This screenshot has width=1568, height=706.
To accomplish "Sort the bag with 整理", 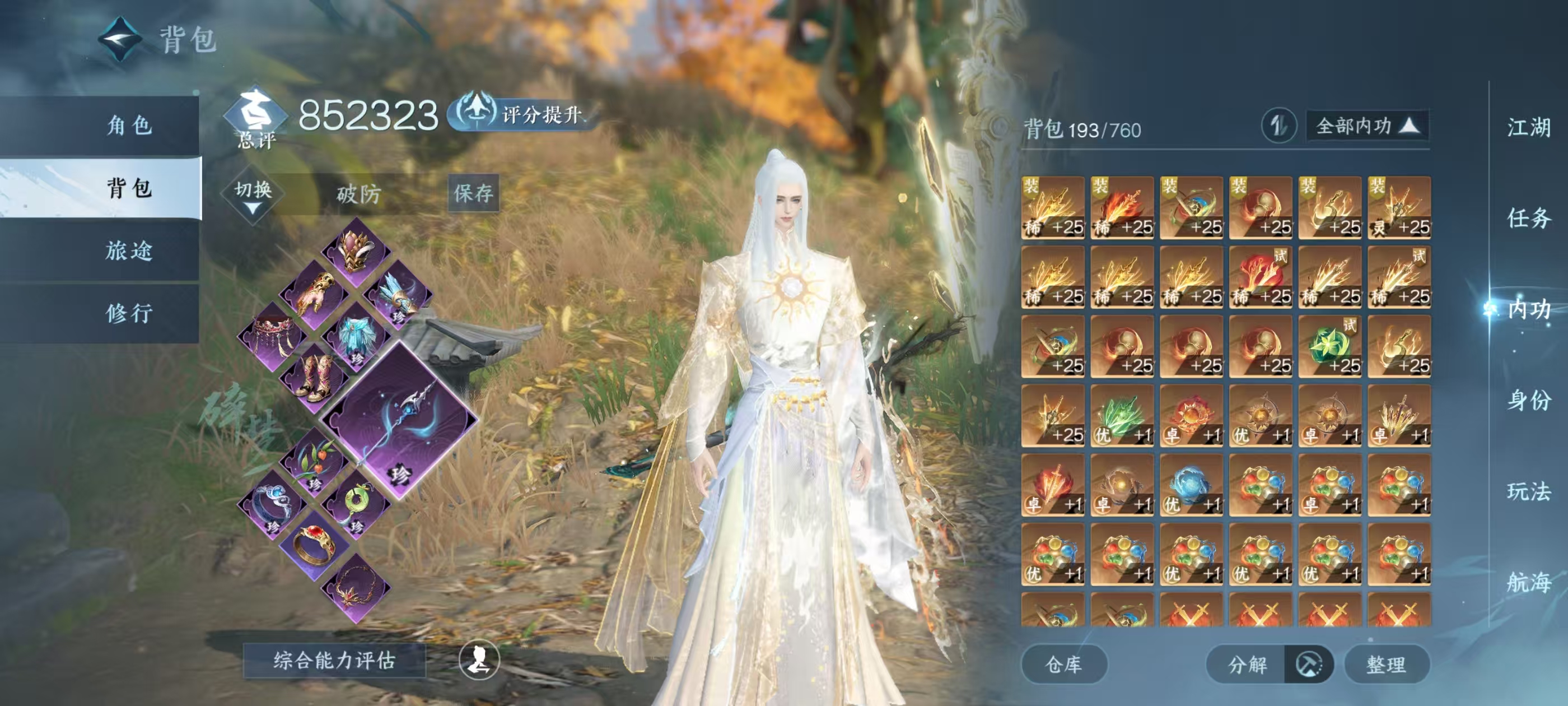I will (x=1386, y=665).
